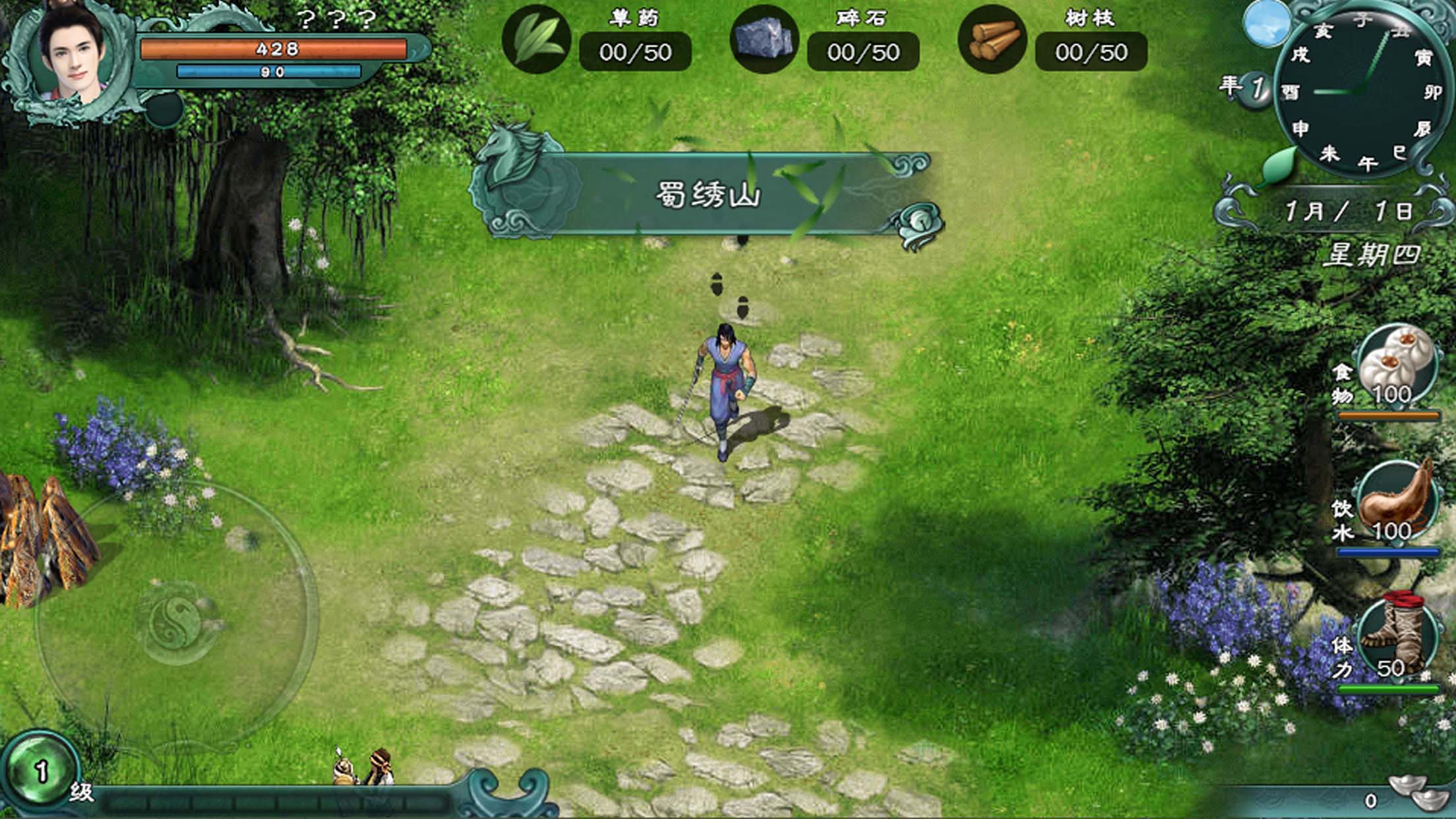Dismiss the 蜀绣山 location banner
This screenshot has height=819, width=1456.
click(x=706, y=195)
